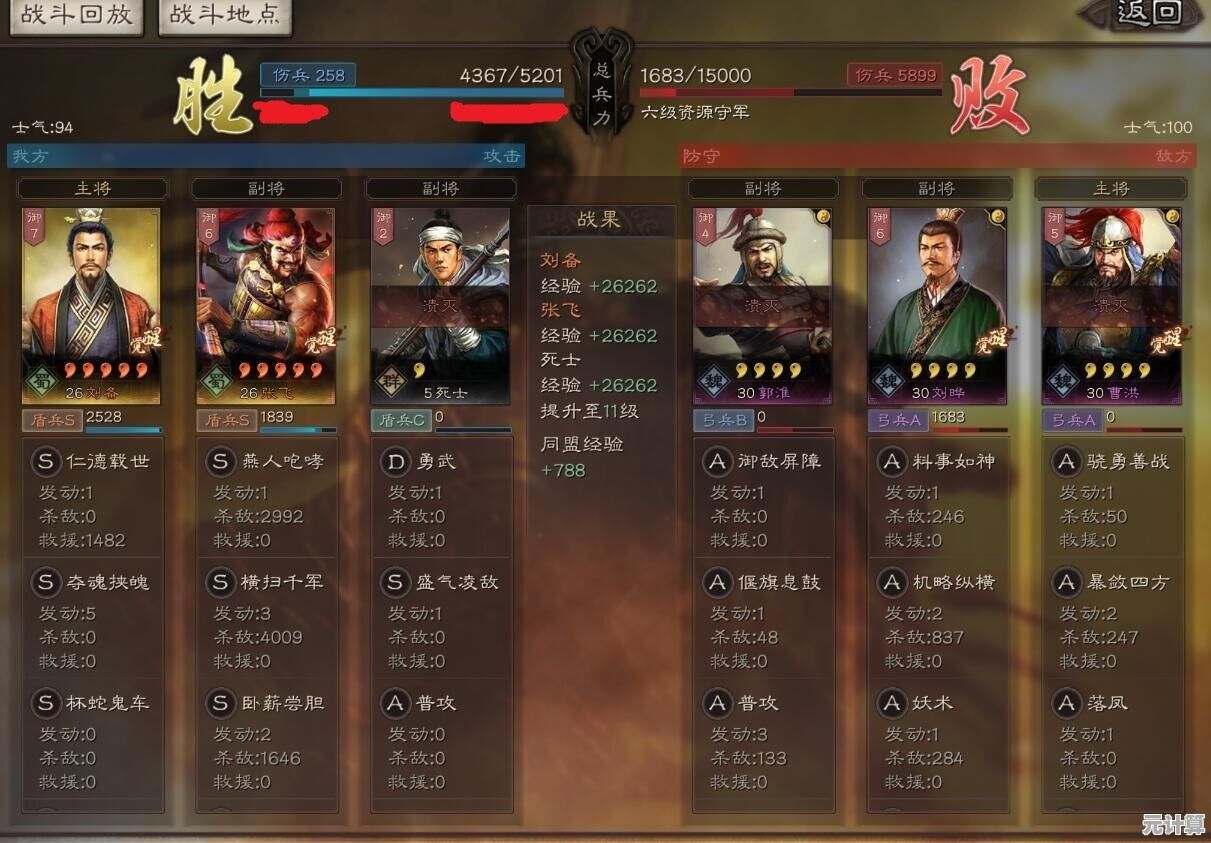Show the 料事如神 skill details
1211x843 pixels.
tap(938, 462)
